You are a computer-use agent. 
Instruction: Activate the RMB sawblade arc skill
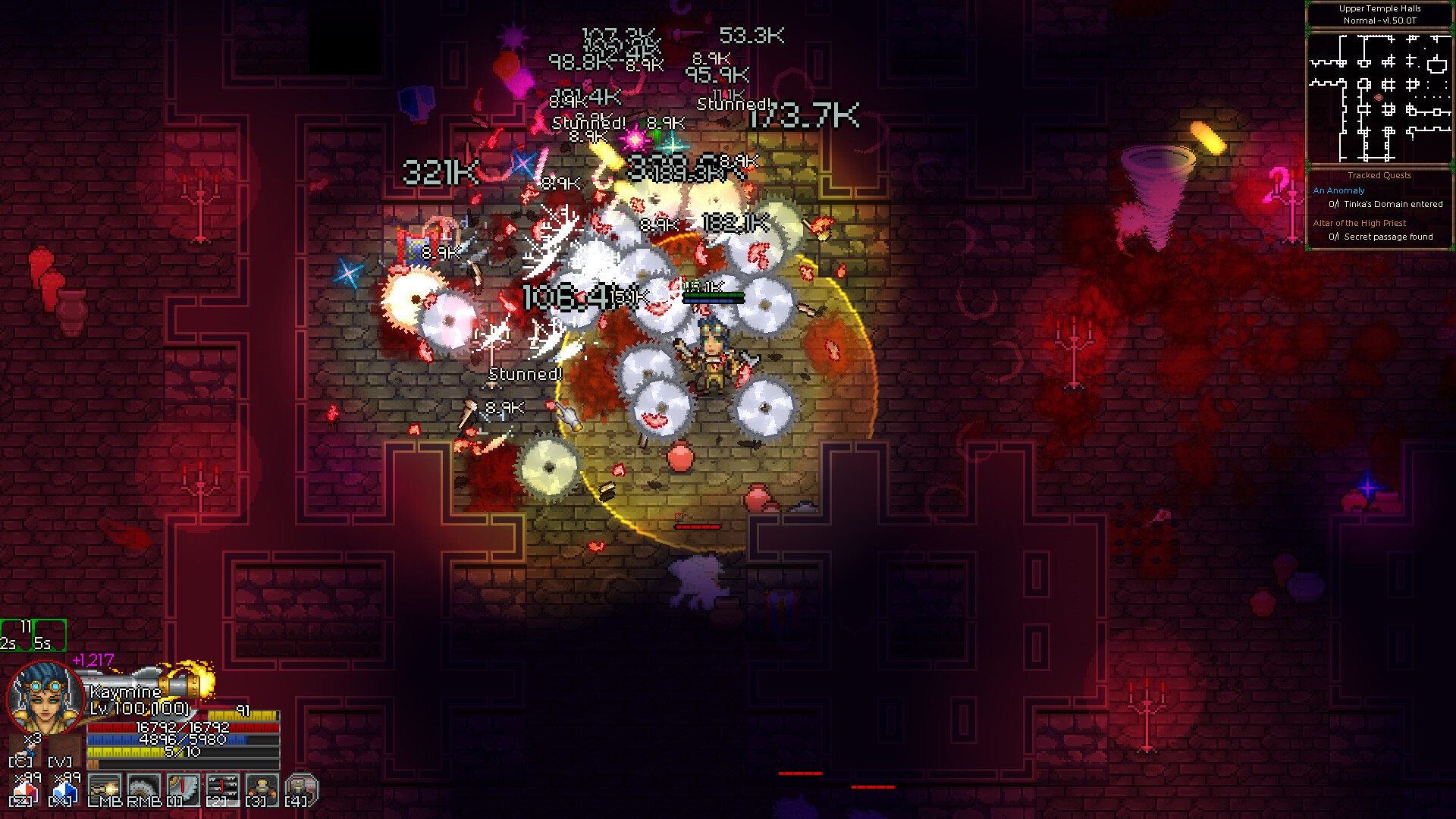click(x=143, y=789)
